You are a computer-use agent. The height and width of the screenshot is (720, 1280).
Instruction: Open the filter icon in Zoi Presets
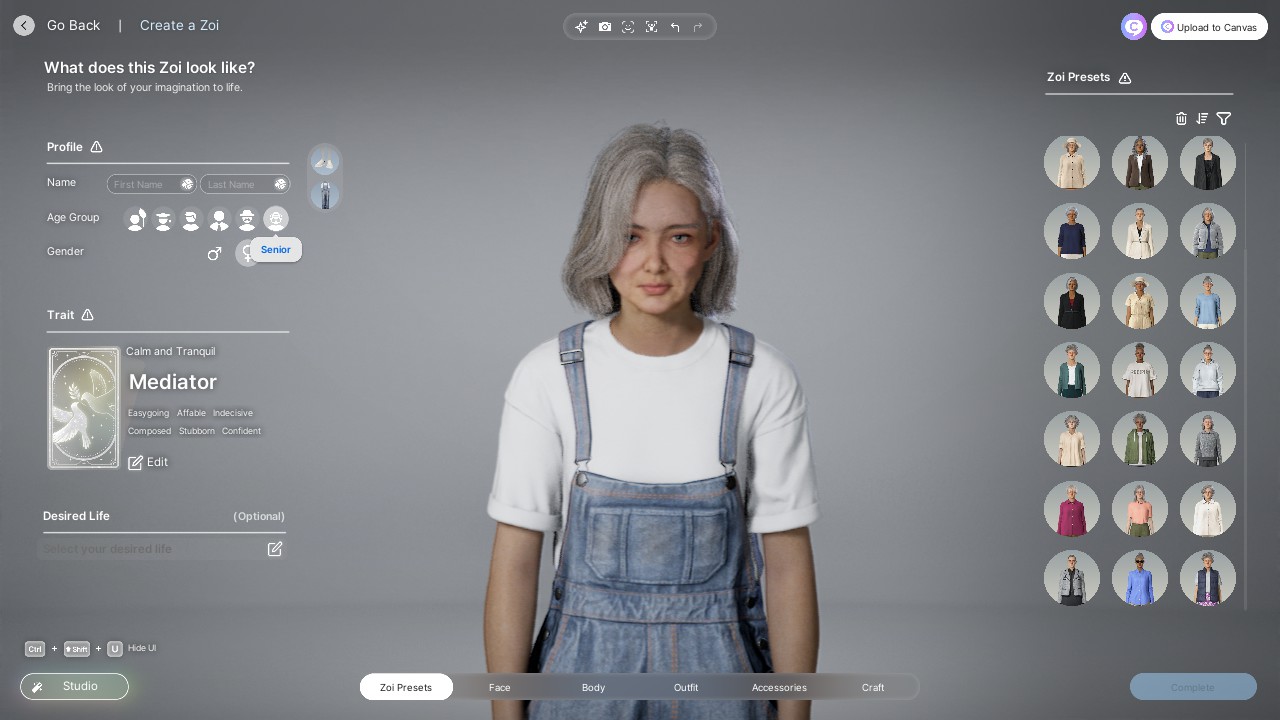pyautogui.click(x=1224, y=118)
